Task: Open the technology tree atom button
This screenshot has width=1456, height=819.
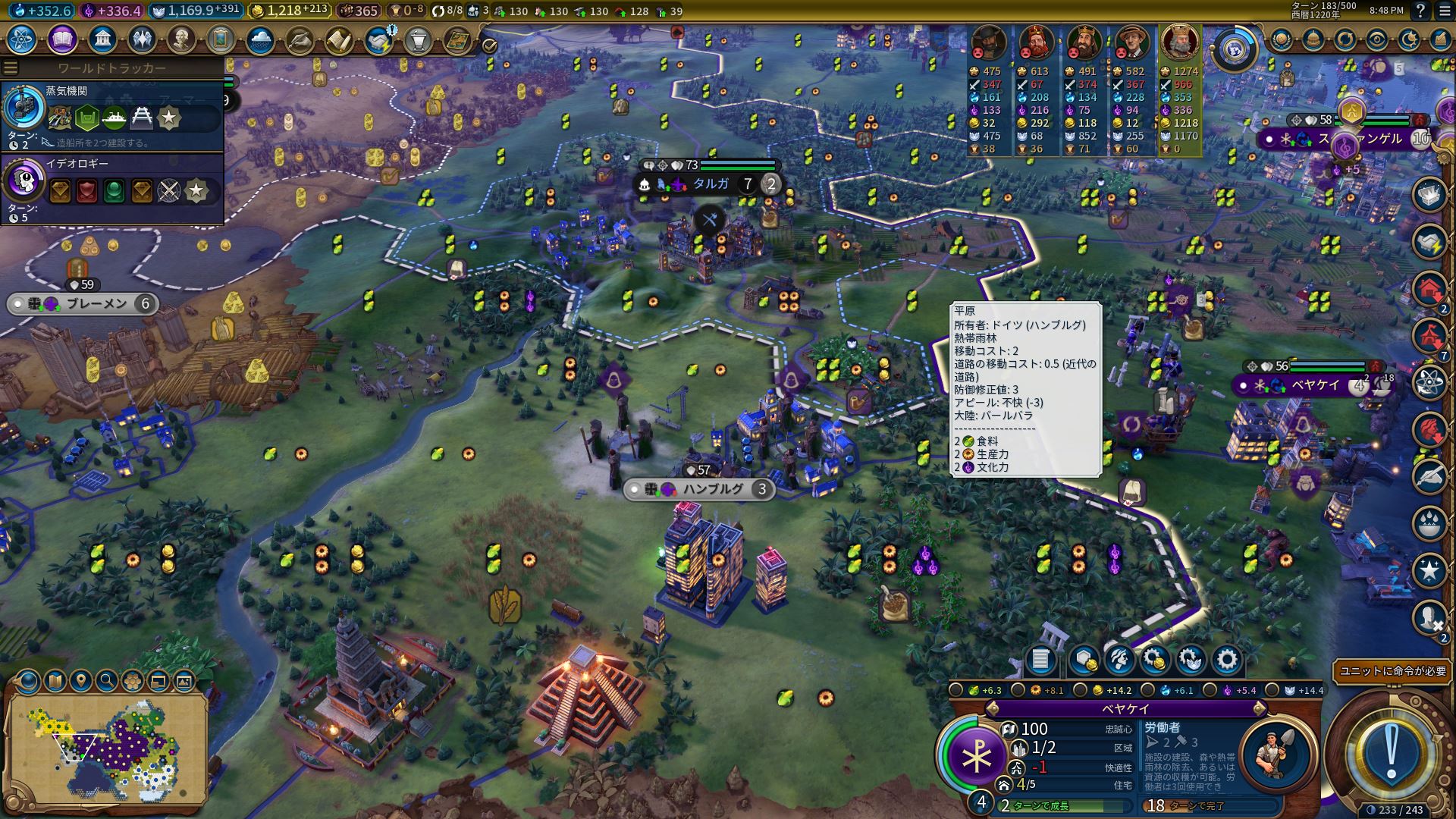Action: coord(23,39)
